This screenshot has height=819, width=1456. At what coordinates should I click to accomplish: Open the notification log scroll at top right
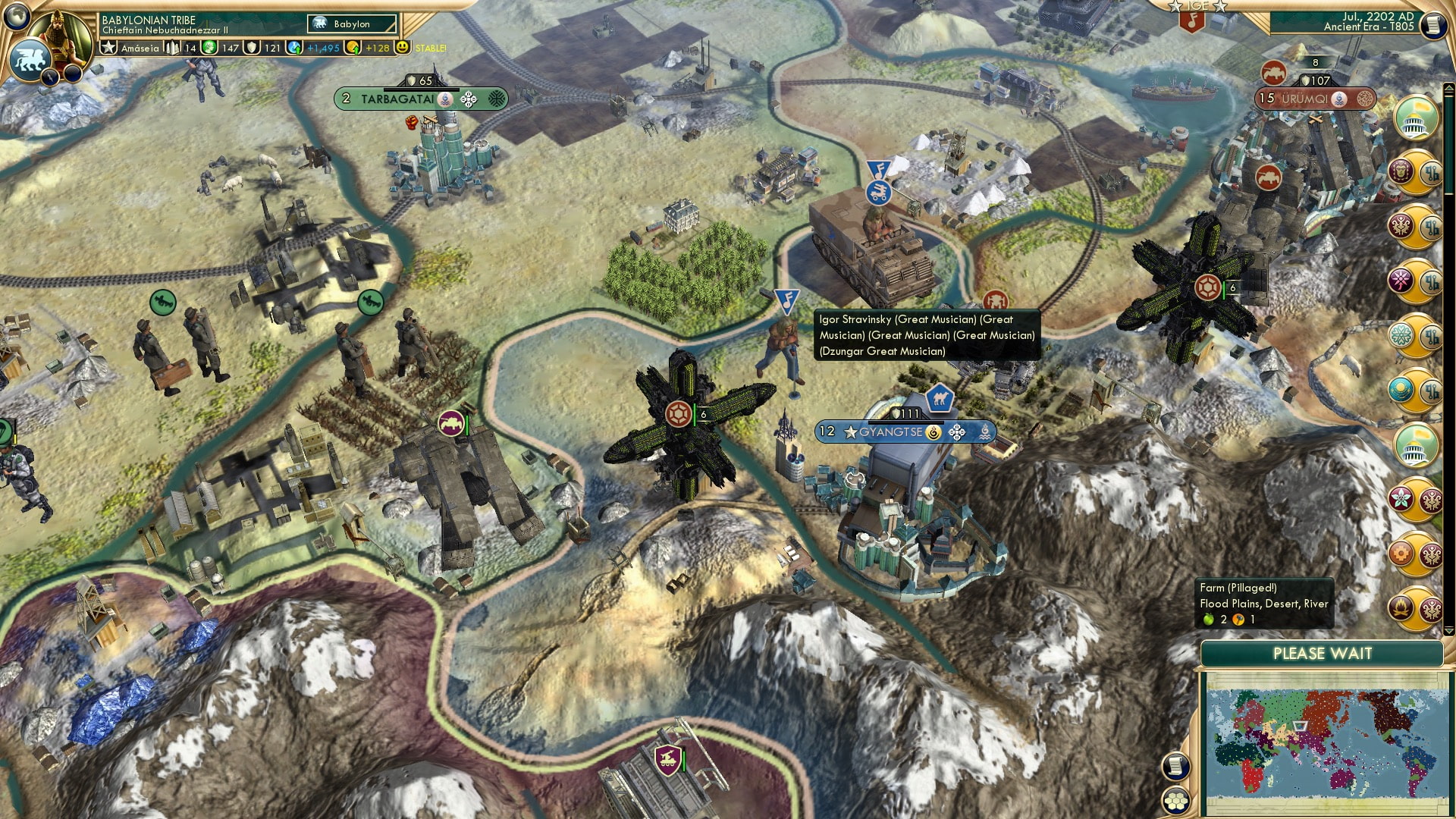(1432, 24)
